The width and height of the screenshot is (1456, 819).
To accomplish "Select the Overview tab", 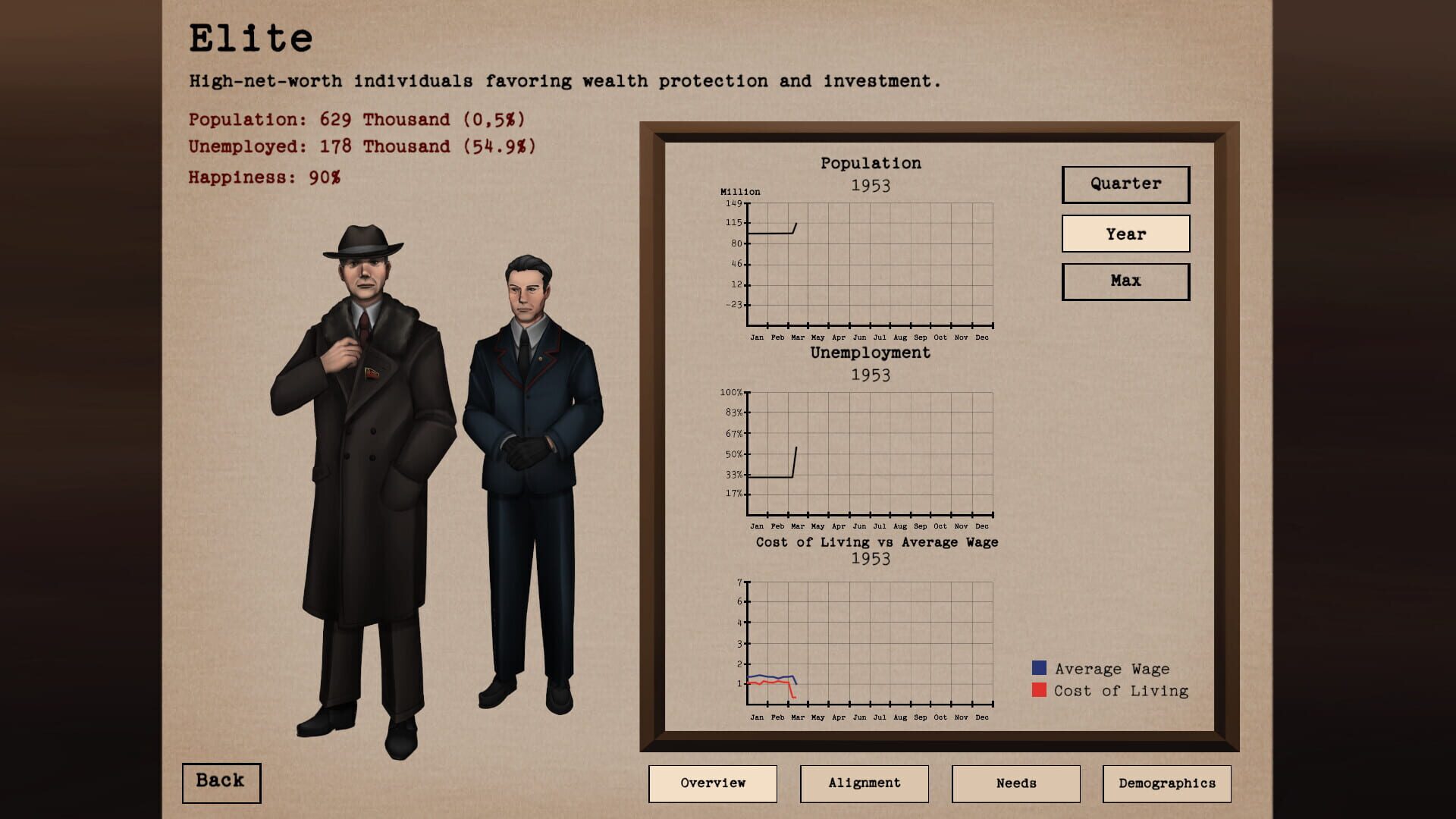I will [x=713, y=783].
